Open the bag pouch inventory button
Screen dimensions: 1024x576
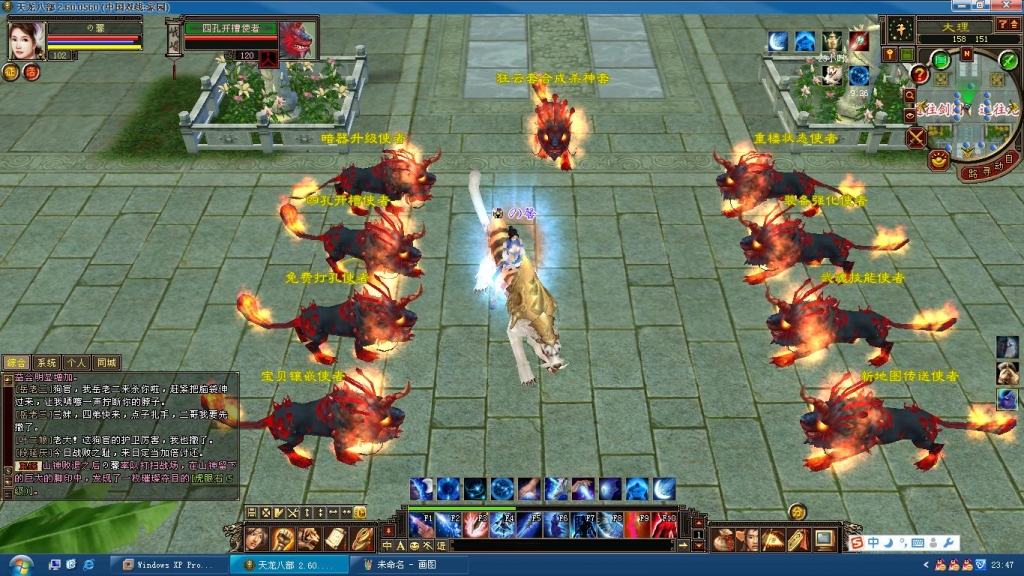722,540
